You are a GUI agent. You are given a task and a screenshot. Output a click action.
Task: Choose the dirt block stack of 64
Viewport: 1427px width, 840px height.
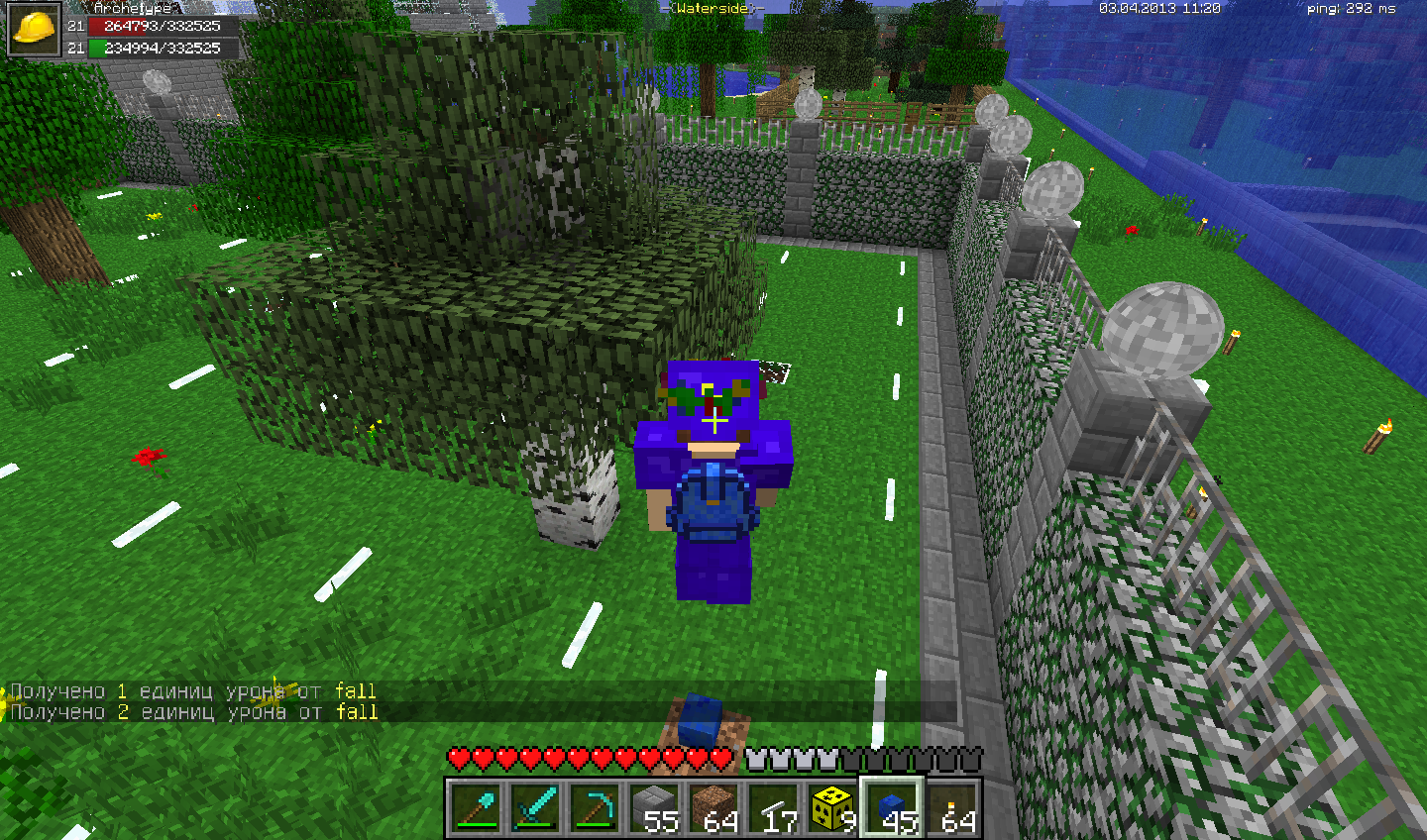click(x=713, y=806)
